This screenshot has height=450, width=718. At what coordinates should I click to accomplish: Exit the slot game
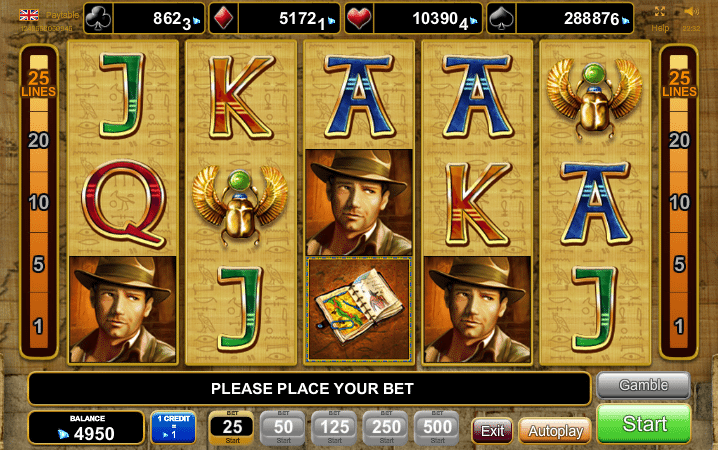[x=492, y=430]
